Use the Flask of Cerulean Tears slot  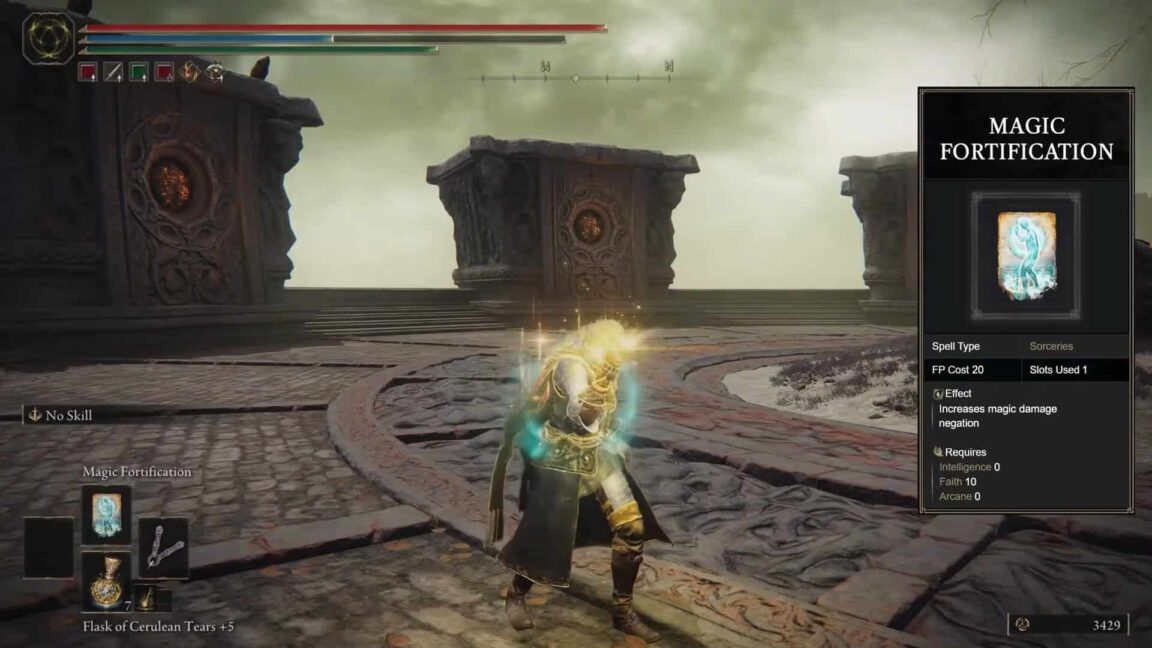point(106,581)
